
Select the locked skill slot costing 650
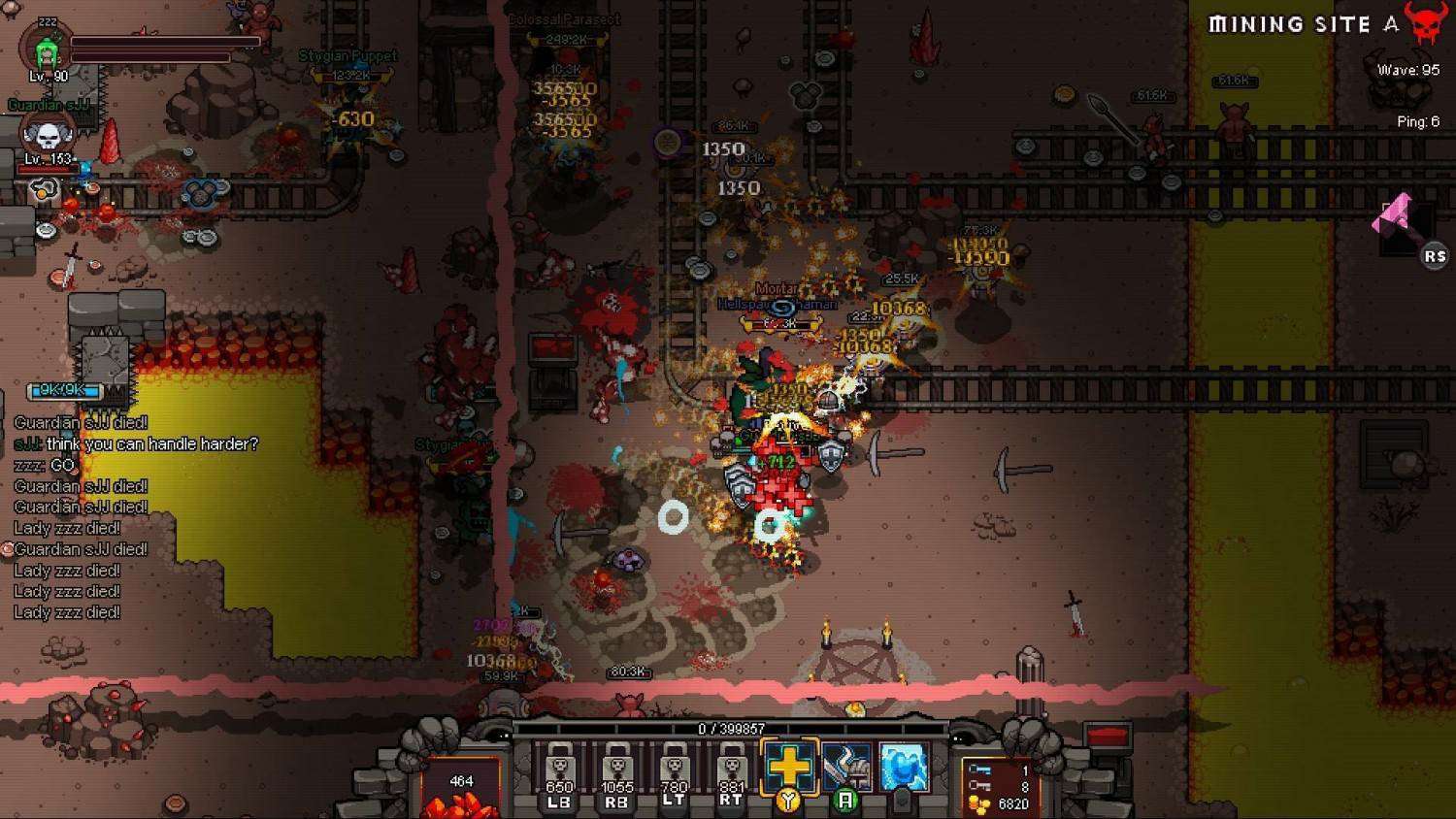pos(559,773)
